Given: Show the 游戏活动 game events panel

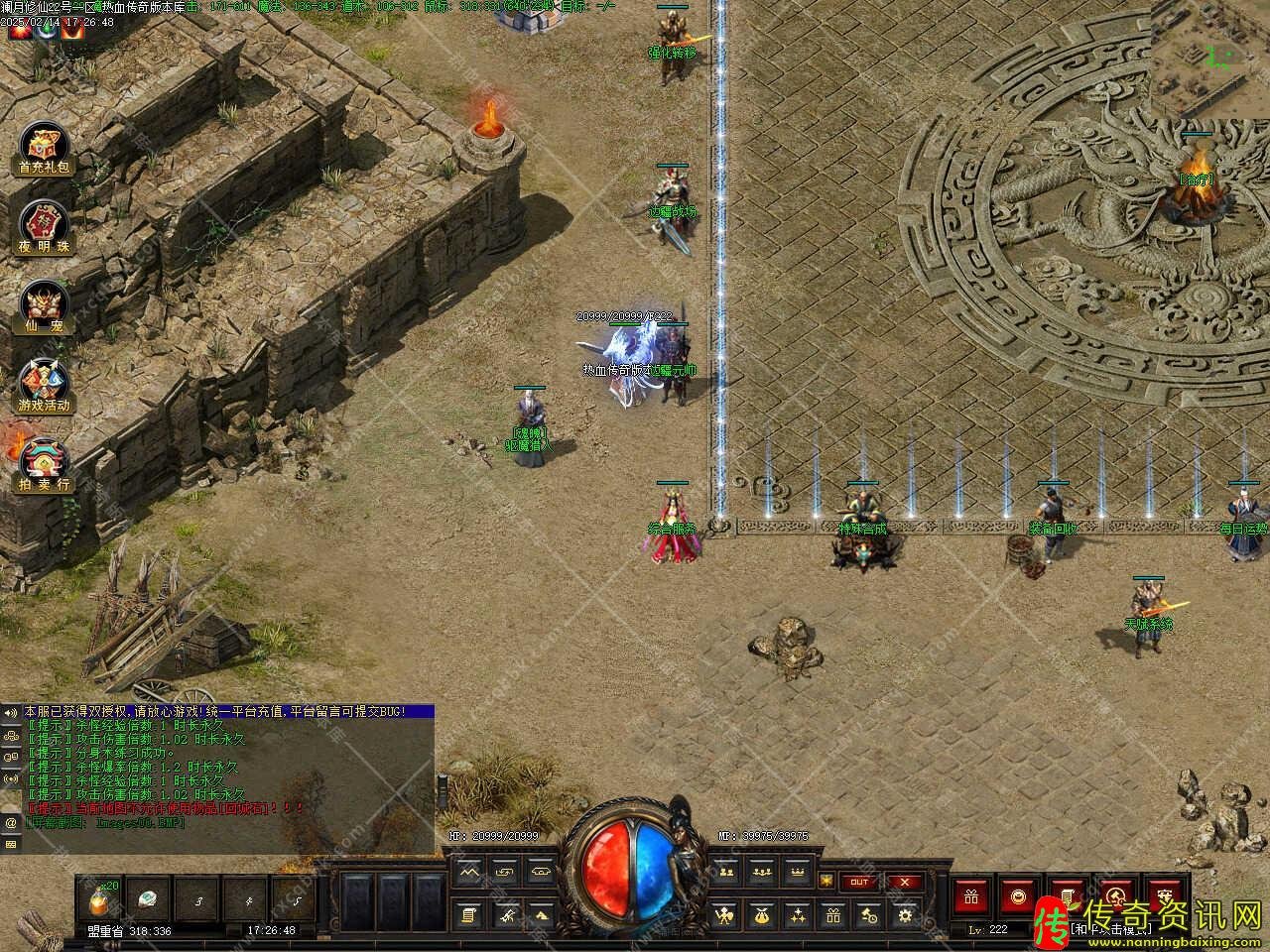Looking at the screenshot, I should [x=45, y=384].
